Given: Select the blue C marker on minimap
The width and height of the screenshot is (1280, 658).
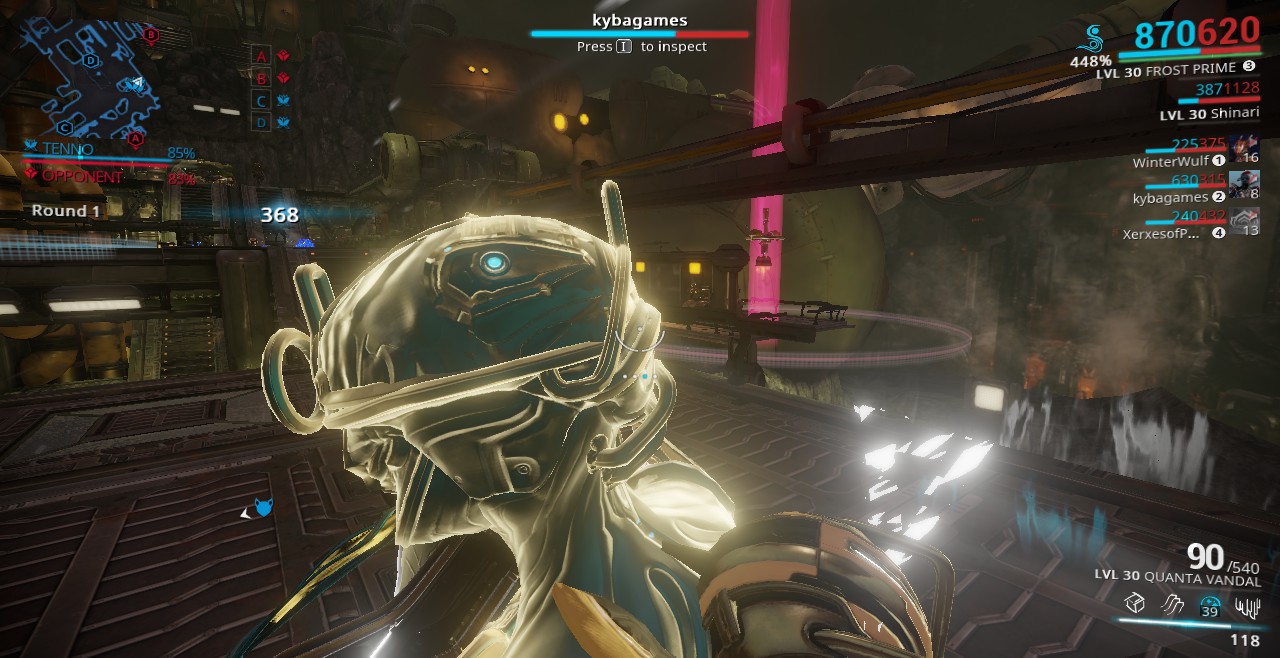Looking at the screenshot, I should pos(65,127).
